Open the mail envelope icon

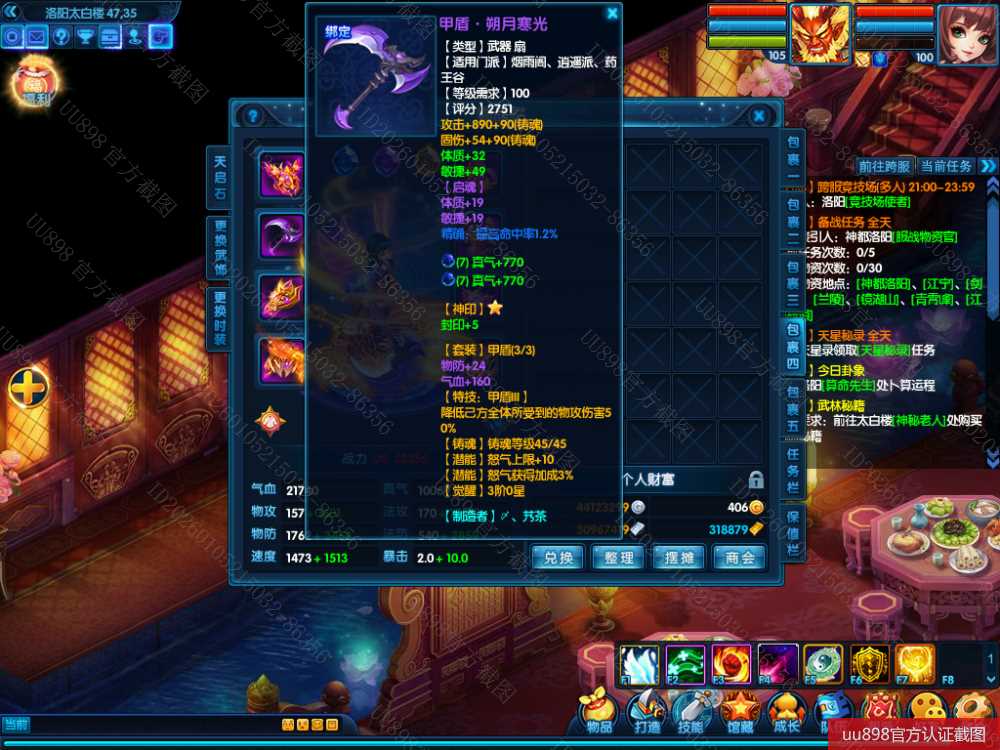(37, 37)
